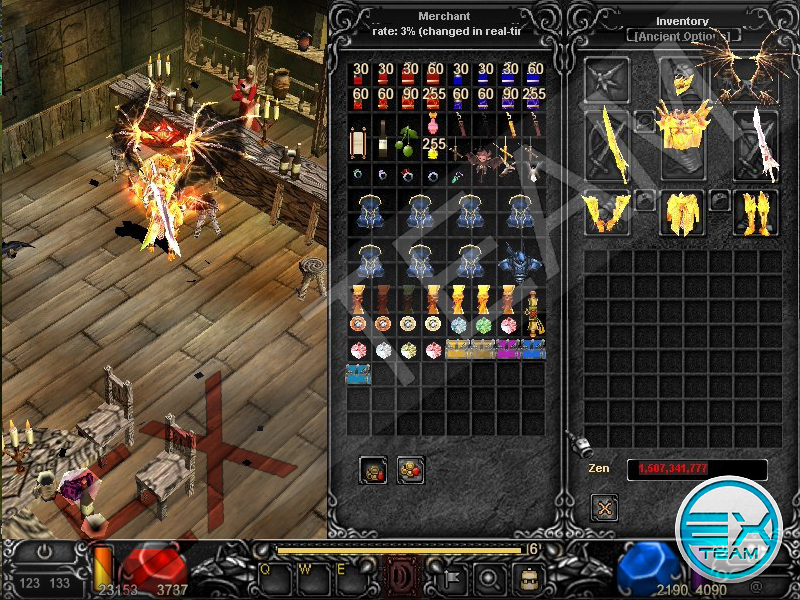Click the merchant repair all button

tap(409, 468)
